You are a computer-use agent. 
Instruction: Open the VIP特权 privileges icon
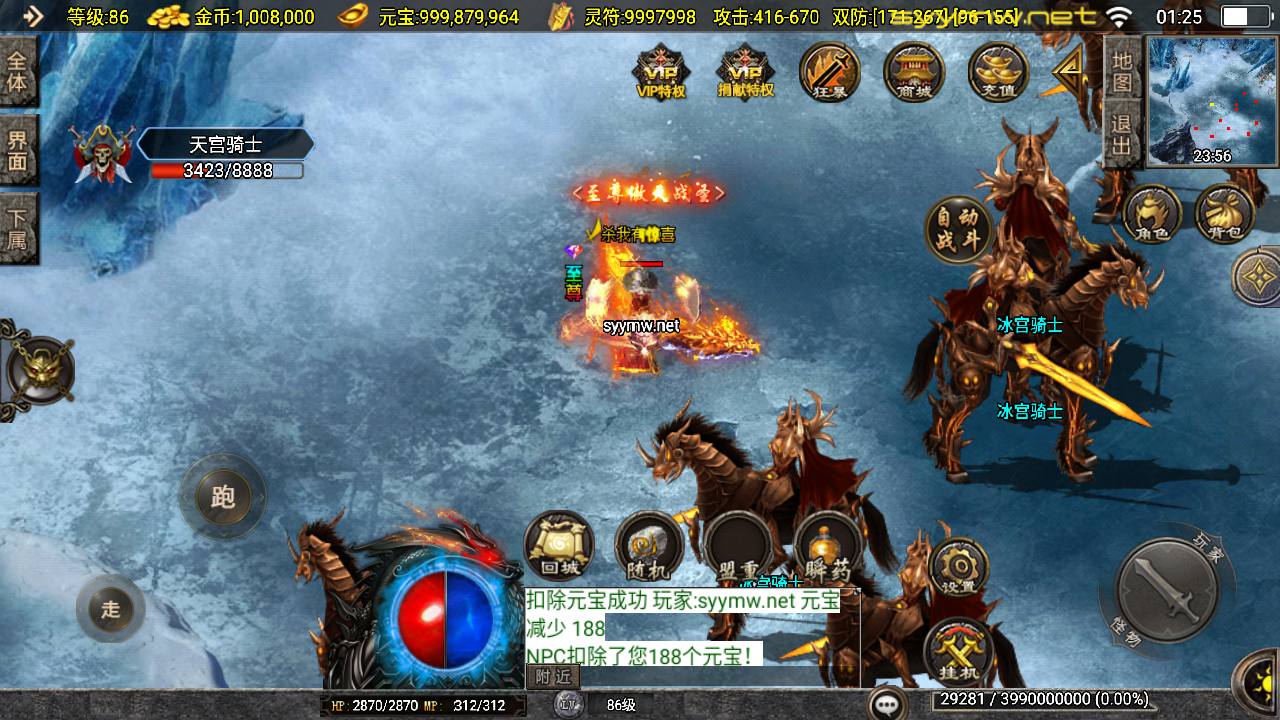(x=661, y=72)
